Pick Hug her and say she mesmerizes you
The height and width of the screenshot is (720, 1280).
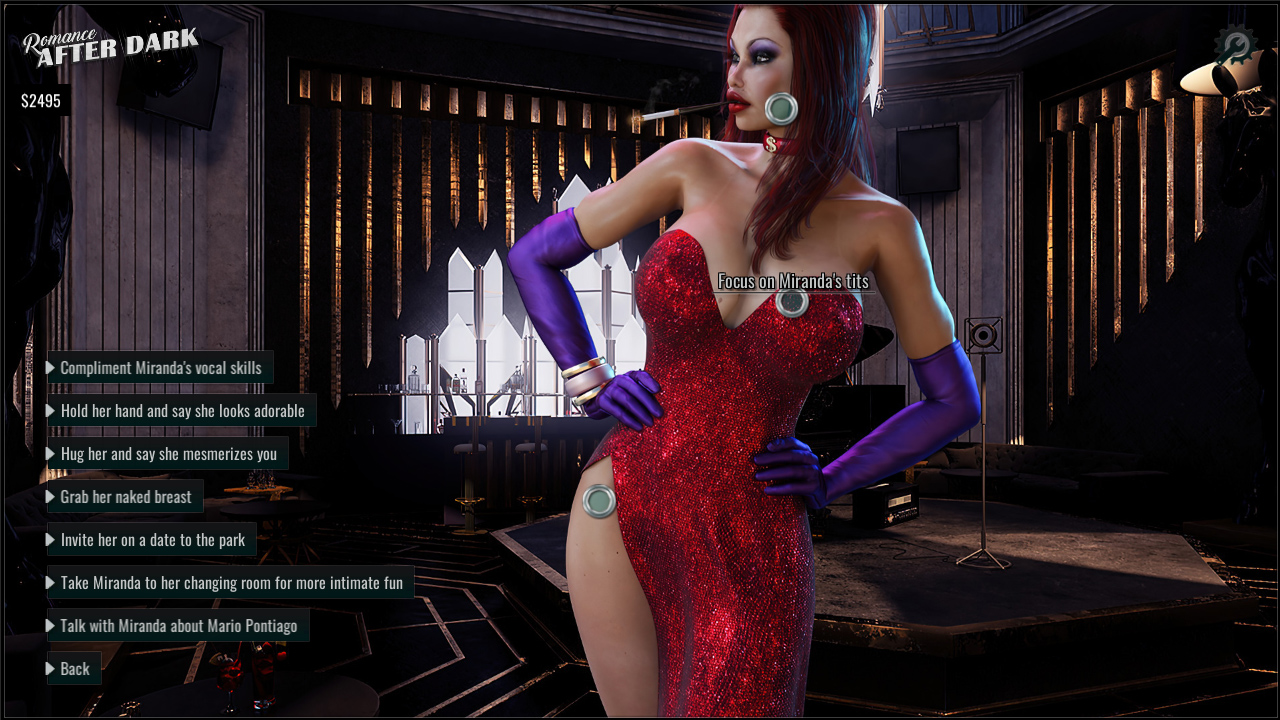168,454
